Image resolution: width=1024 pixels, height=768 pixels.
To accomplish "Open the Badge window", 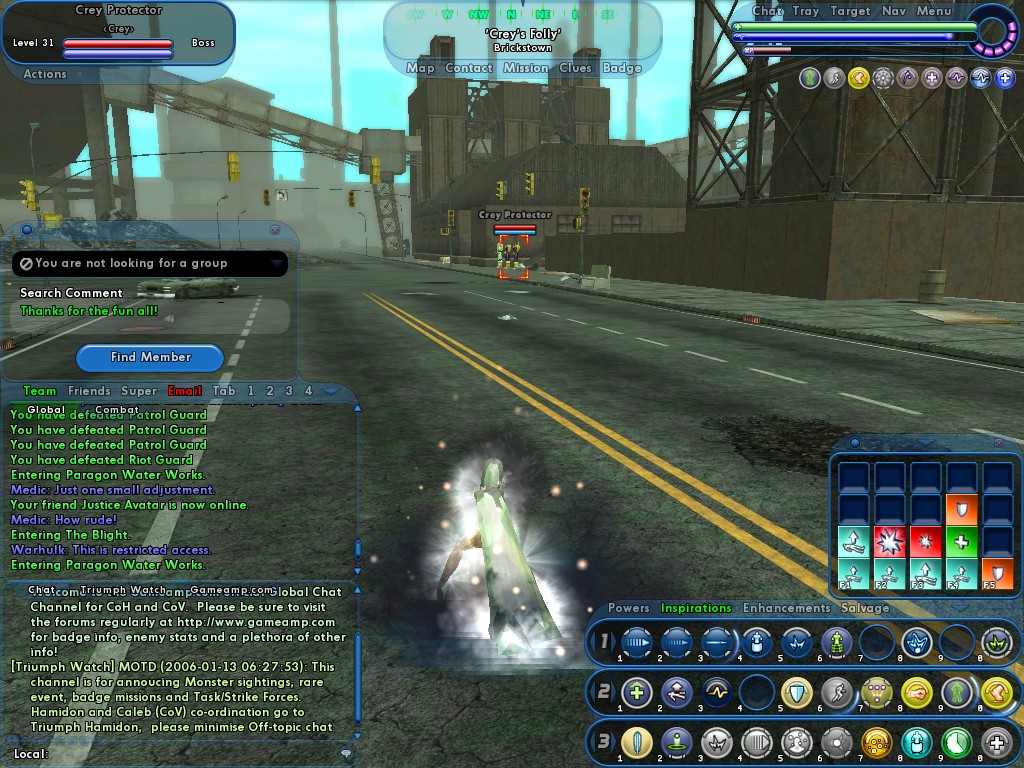I will pos(622,68).
